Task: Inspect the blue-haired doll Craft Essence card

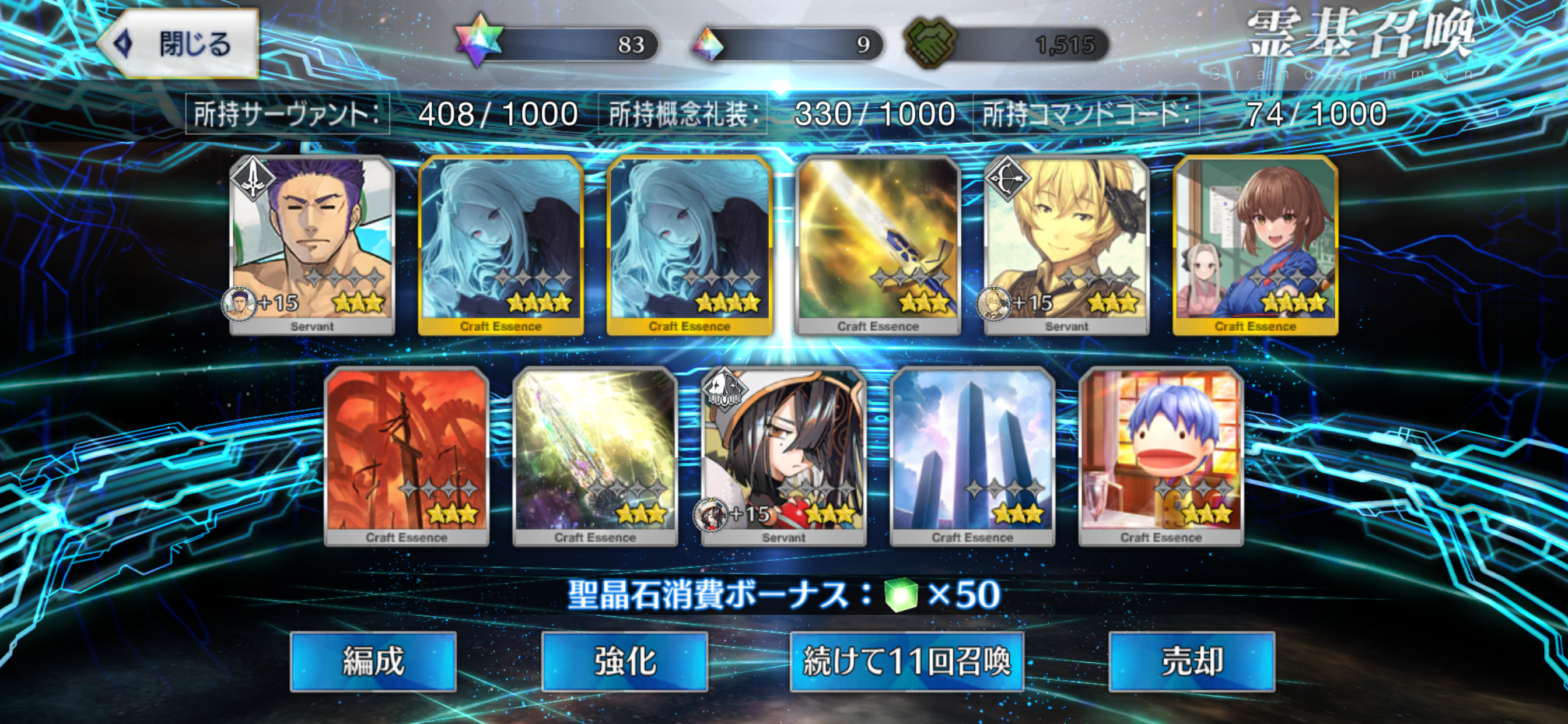Action: [1161, 455]
